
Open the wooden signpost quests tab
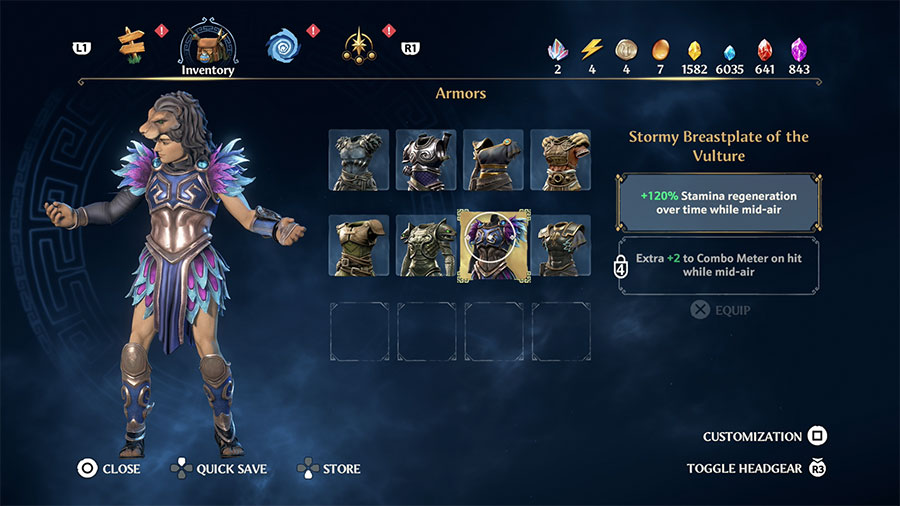[x=132, y=43]
